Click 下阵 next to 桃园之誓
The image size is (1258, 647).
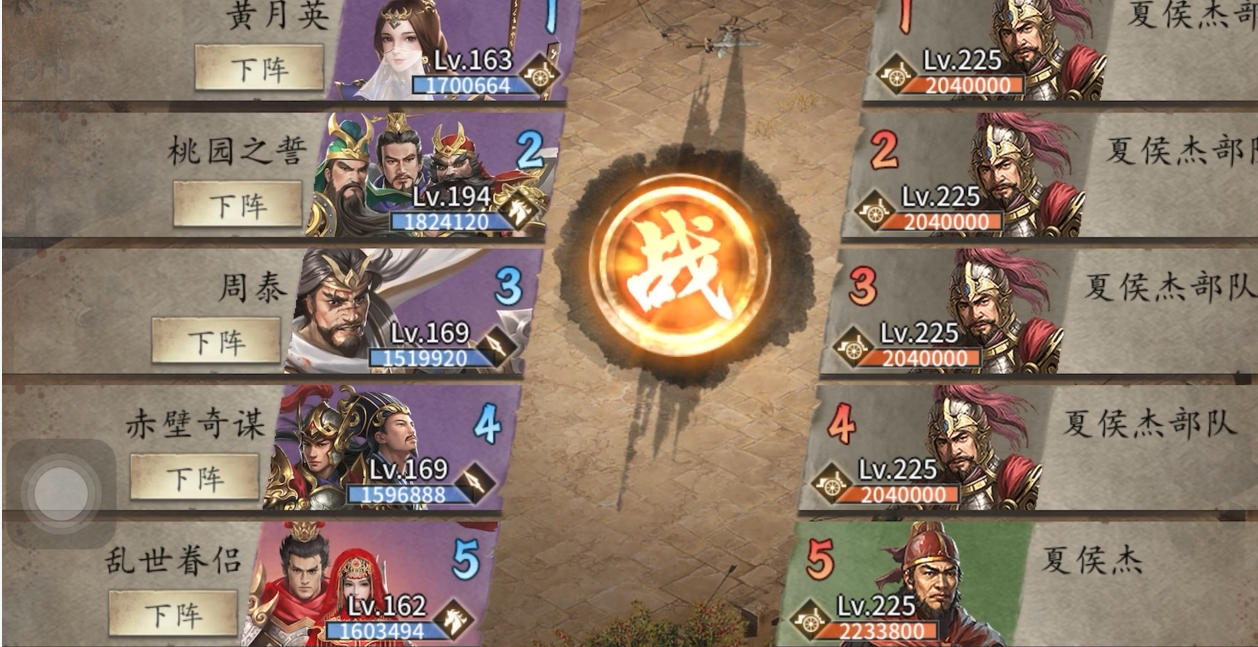click(237, 204)
